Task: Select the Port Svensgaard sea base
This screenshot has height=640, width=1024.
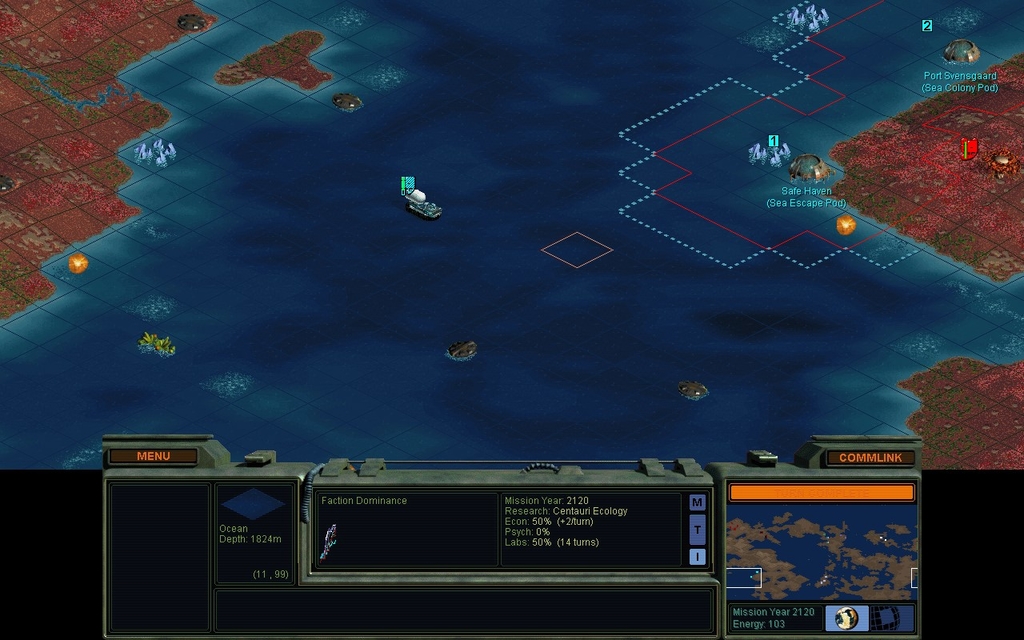Action: point(960,52)
